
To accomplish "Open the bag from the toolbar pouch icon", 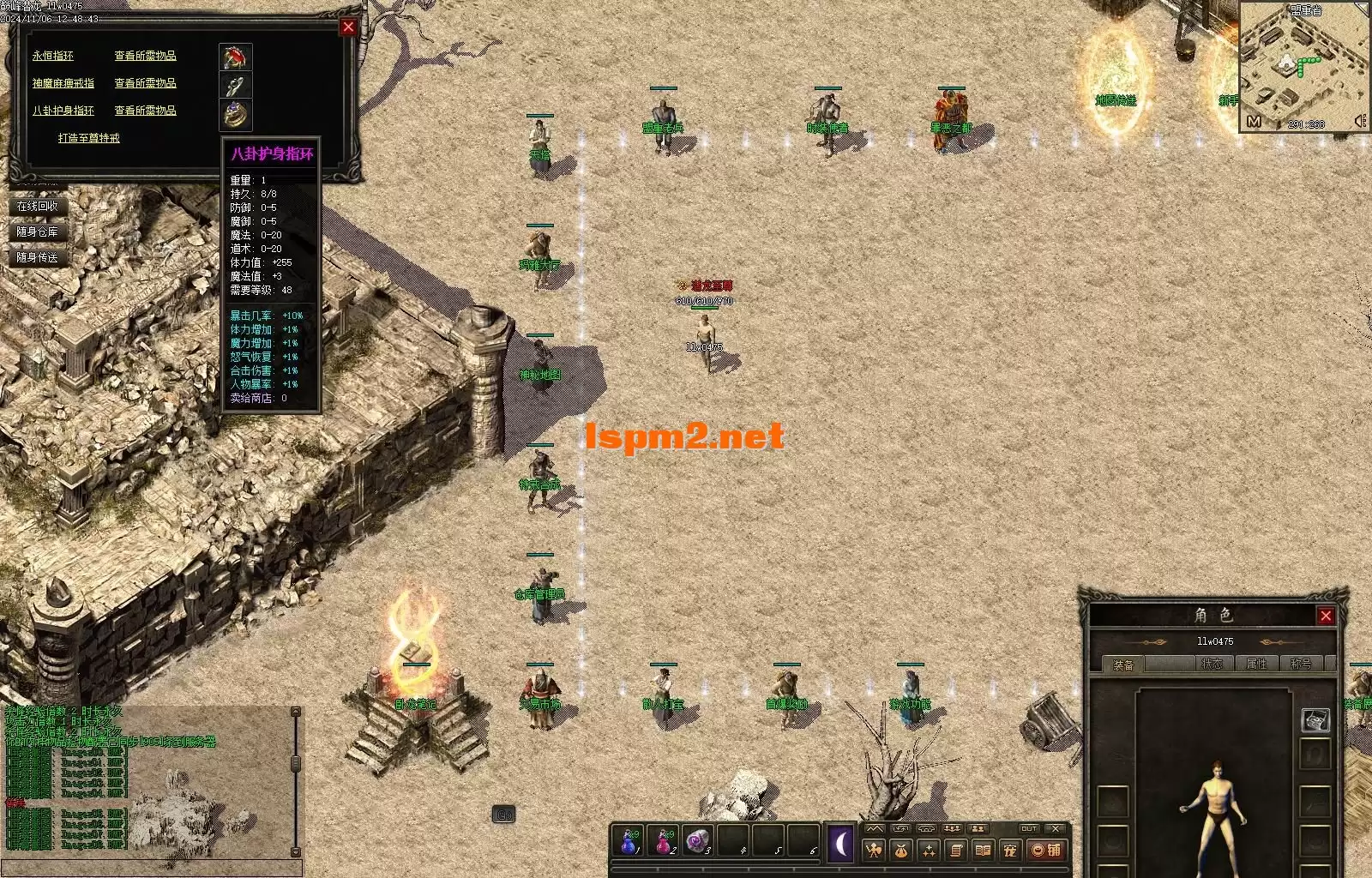I will tap(900, 851).
